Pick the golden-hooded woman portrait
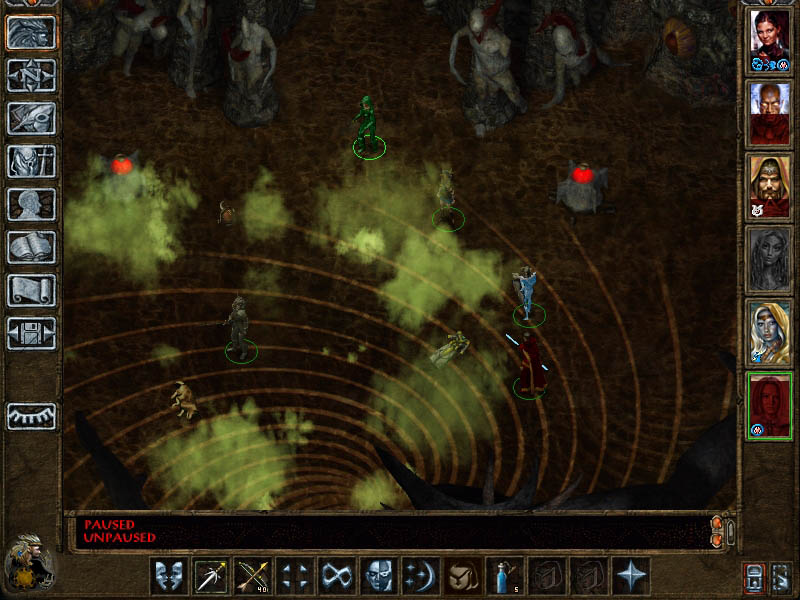This screenshot has height=600, width=800. coord(770,331)
